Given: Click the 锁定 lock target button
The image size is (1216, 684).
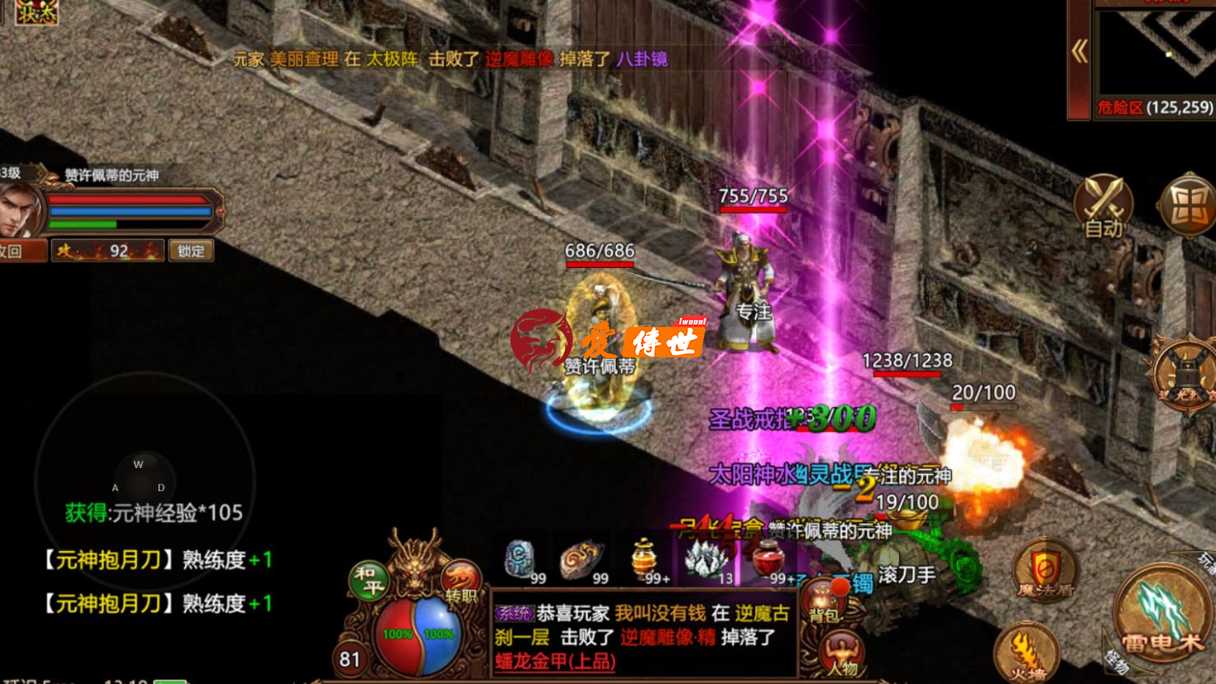Looking at the screenshot, I should (x=190, y=250).
